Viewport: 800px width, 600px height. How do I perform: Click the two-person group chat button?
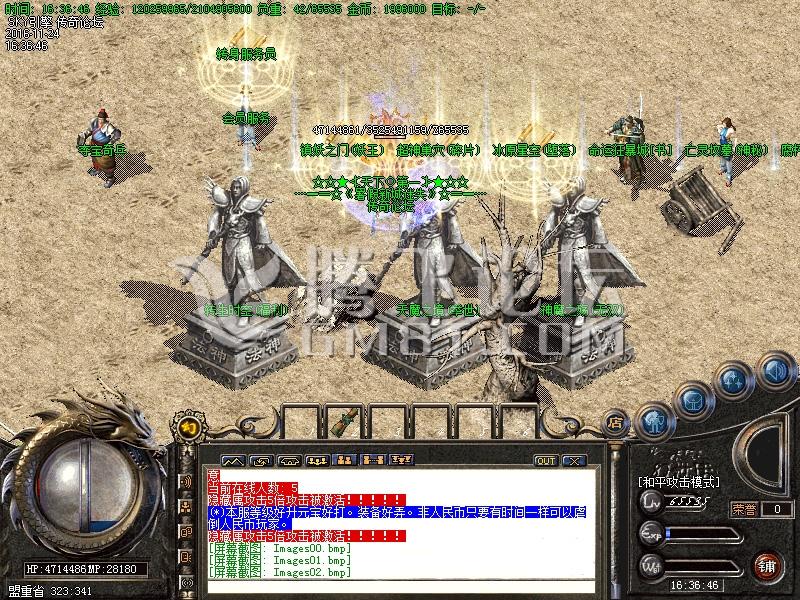pyautogui.click(x=344, y=461)
